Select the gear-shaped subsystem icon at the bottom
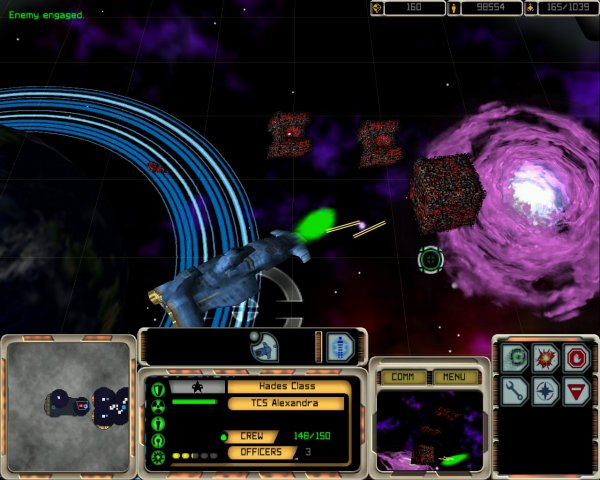Viewport: 600px width, 480px height. tap(158, 457)
